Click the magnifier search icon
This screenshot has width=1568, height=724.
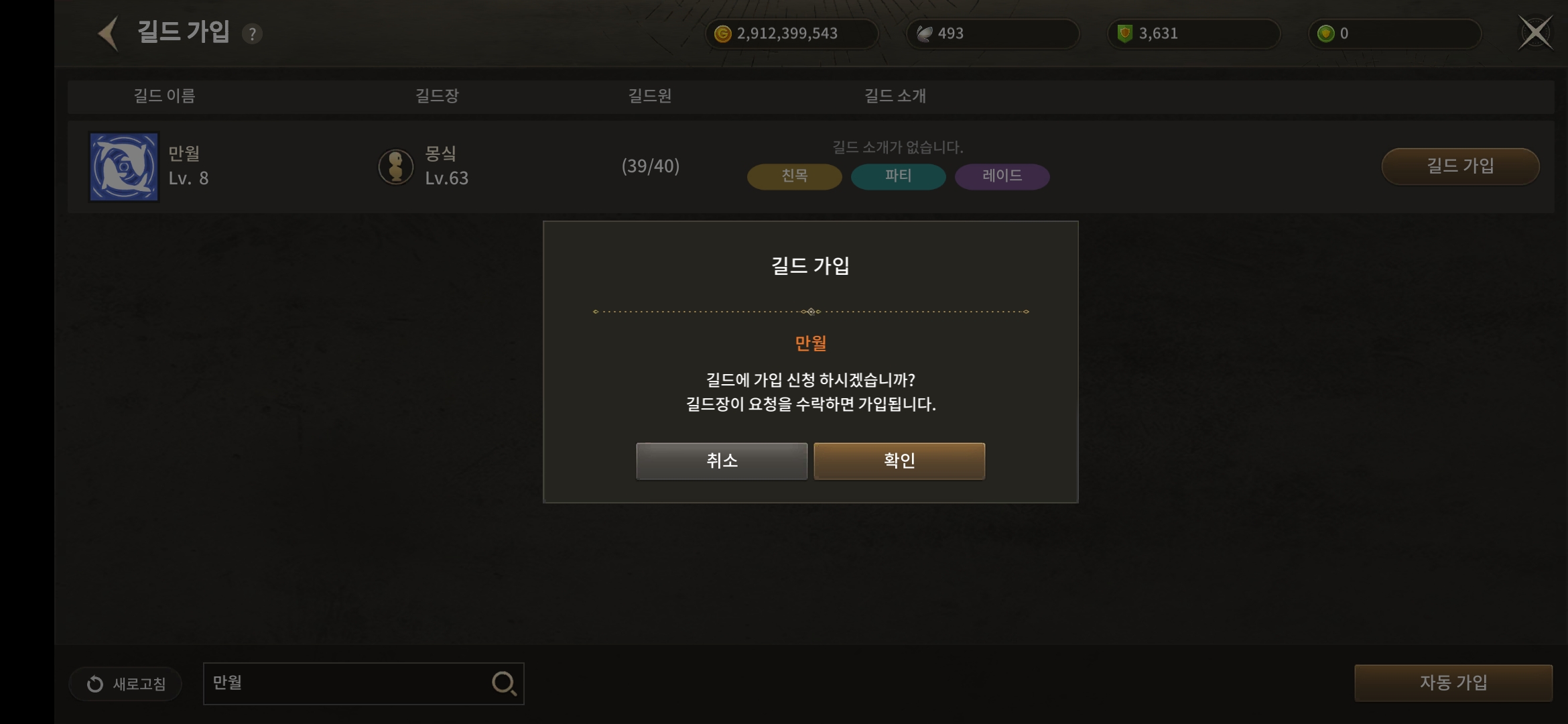click(504, 684)
